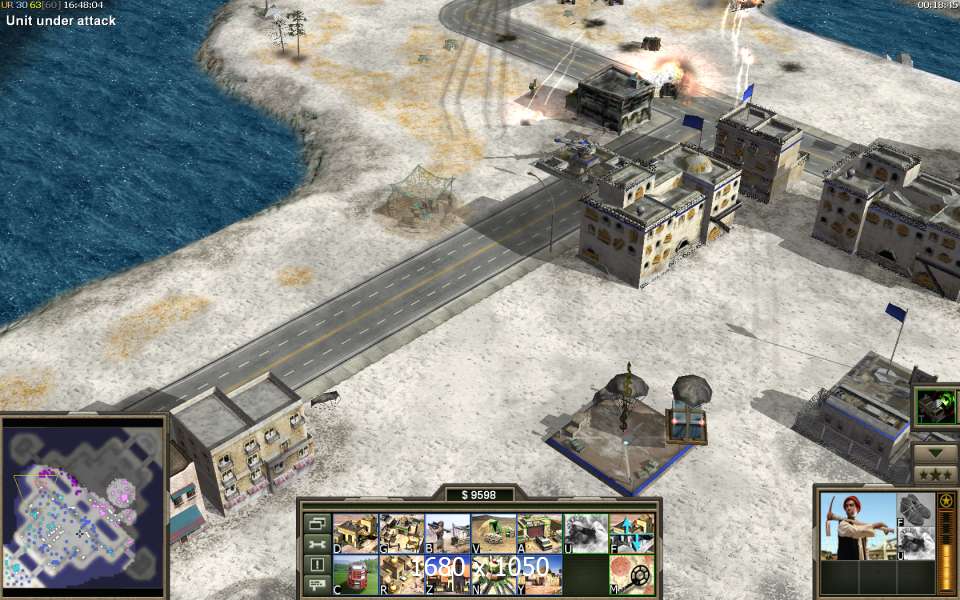Screen dimensions: 960x600
Task: Choose the structure icon labeled G
Action: point(401,534)
